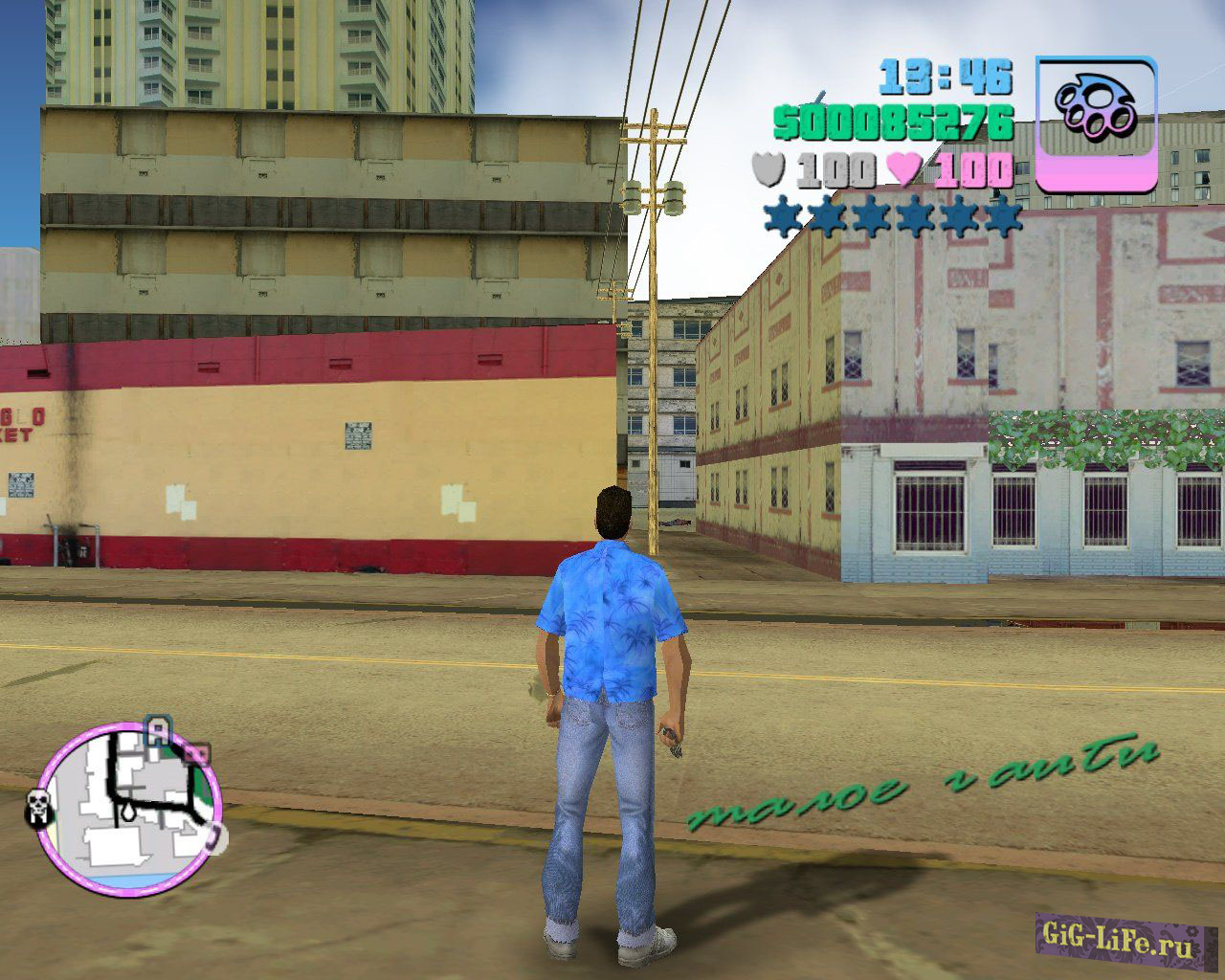Click the player marker at the radar center

pos(128,812)
